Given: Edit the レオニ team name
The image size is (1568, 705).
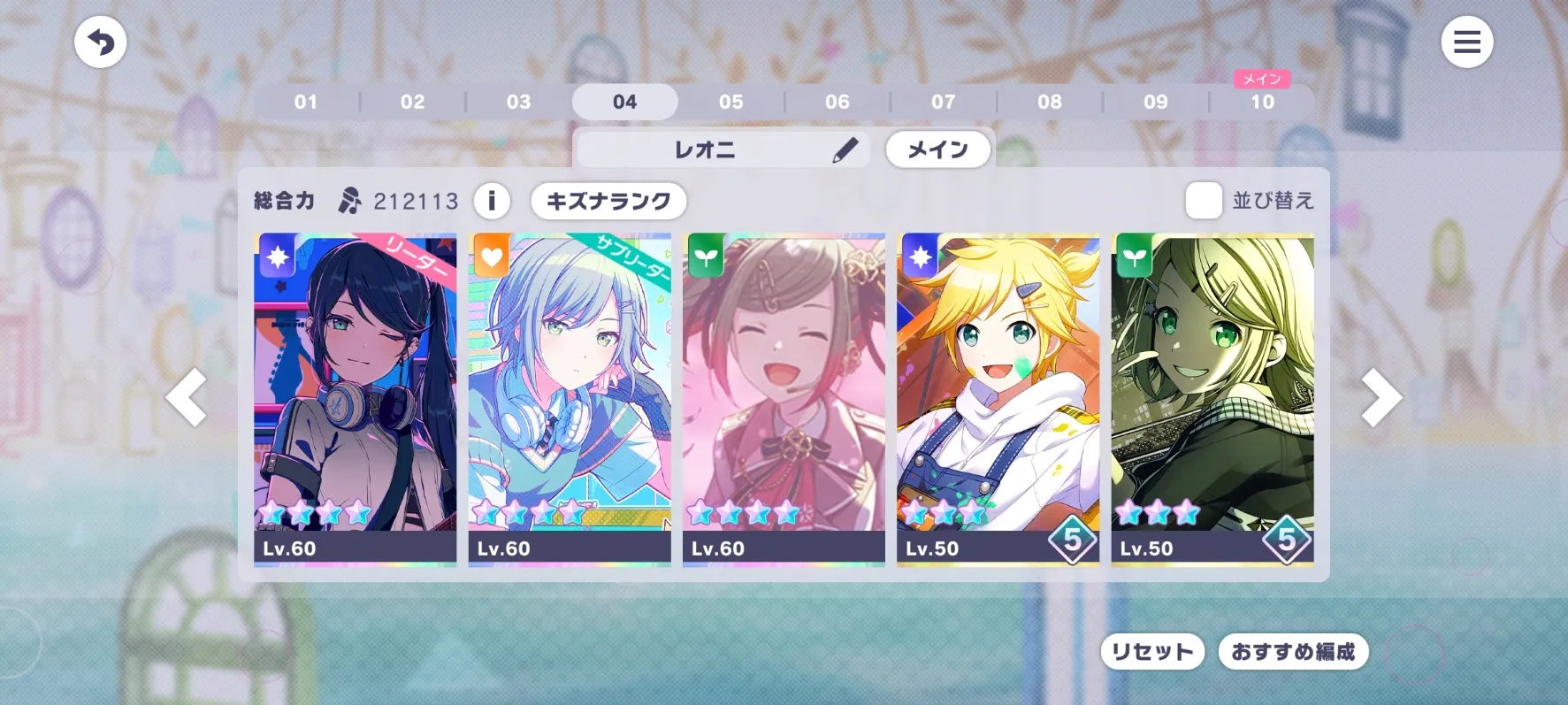Looking at the screenshot, I should click(x=845, y=149).
